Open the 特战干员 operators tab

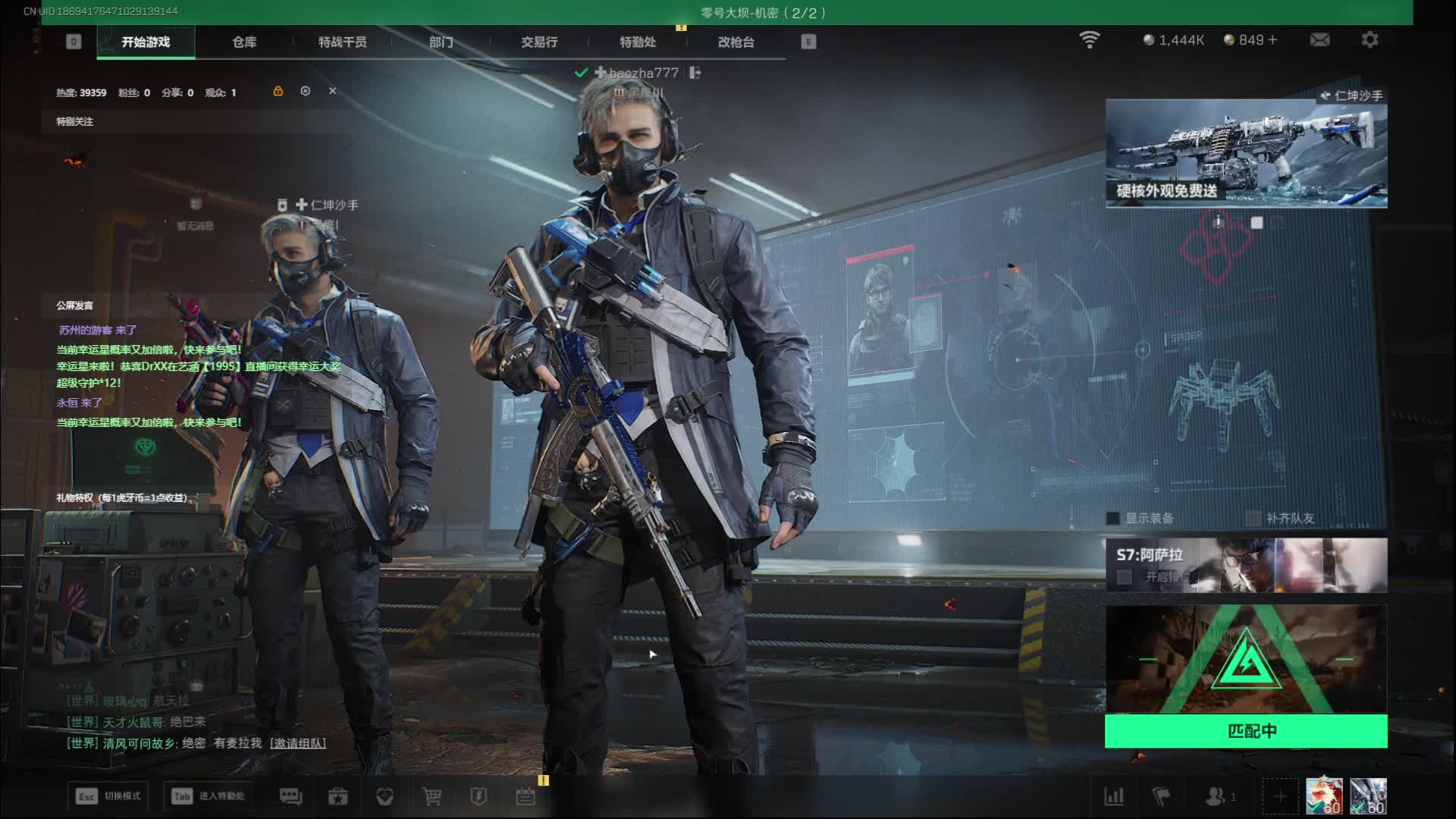[342, 42]
